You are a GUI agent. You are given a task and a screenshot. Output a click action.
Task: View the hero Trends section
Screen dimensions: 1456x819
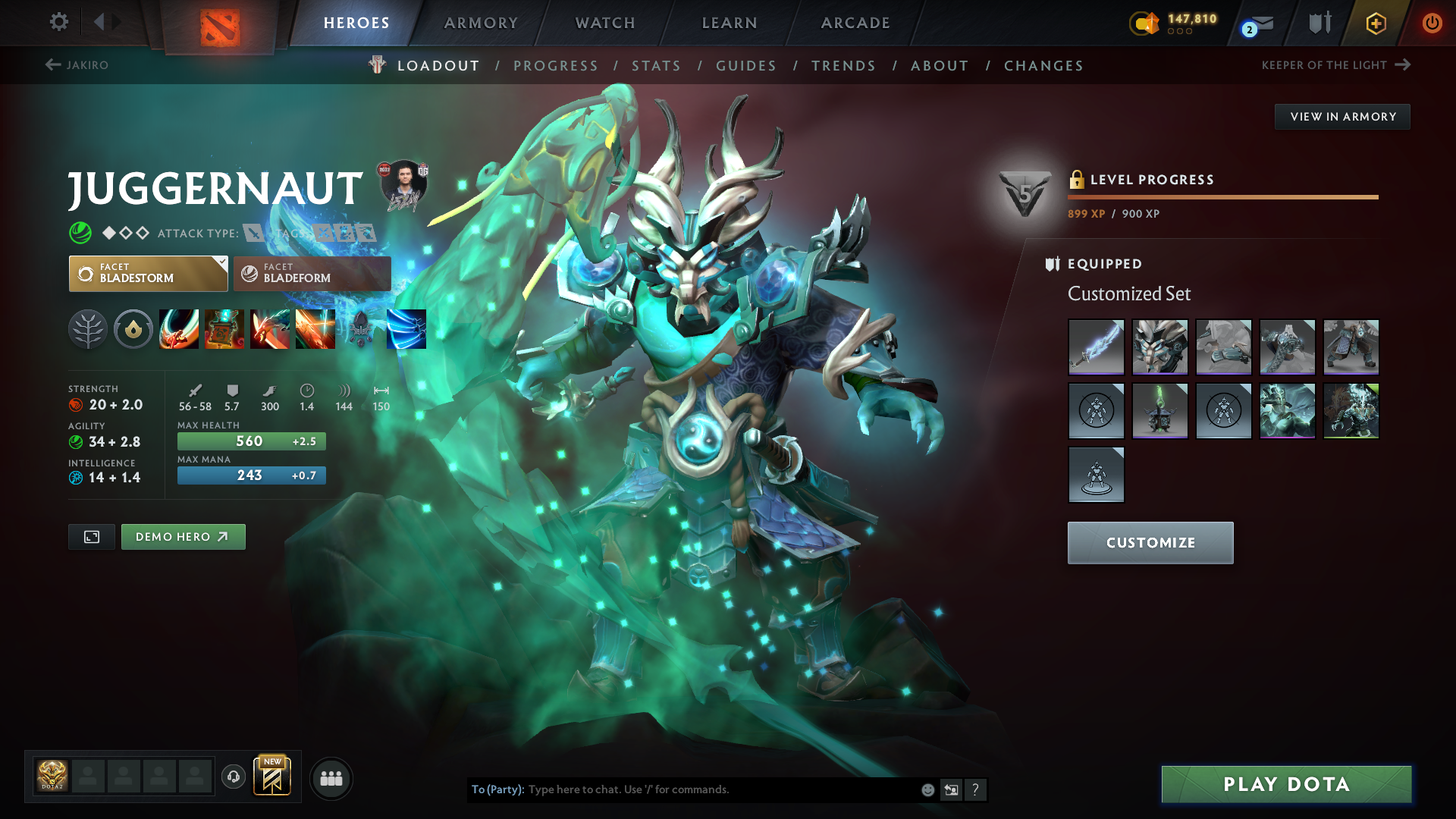coord(843,66)
